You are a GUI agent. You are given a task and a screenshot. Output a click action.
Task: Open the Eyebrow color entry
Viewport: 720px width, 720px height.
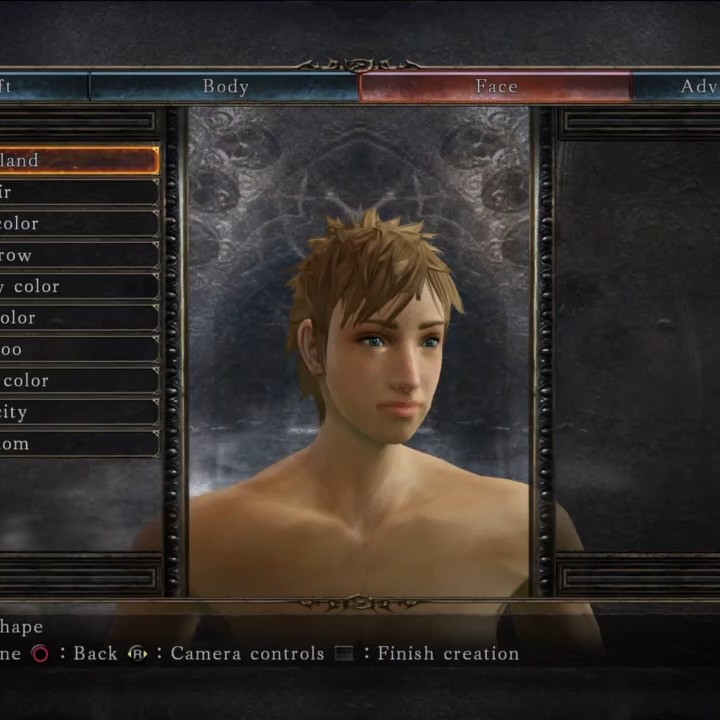pos(78,286)
